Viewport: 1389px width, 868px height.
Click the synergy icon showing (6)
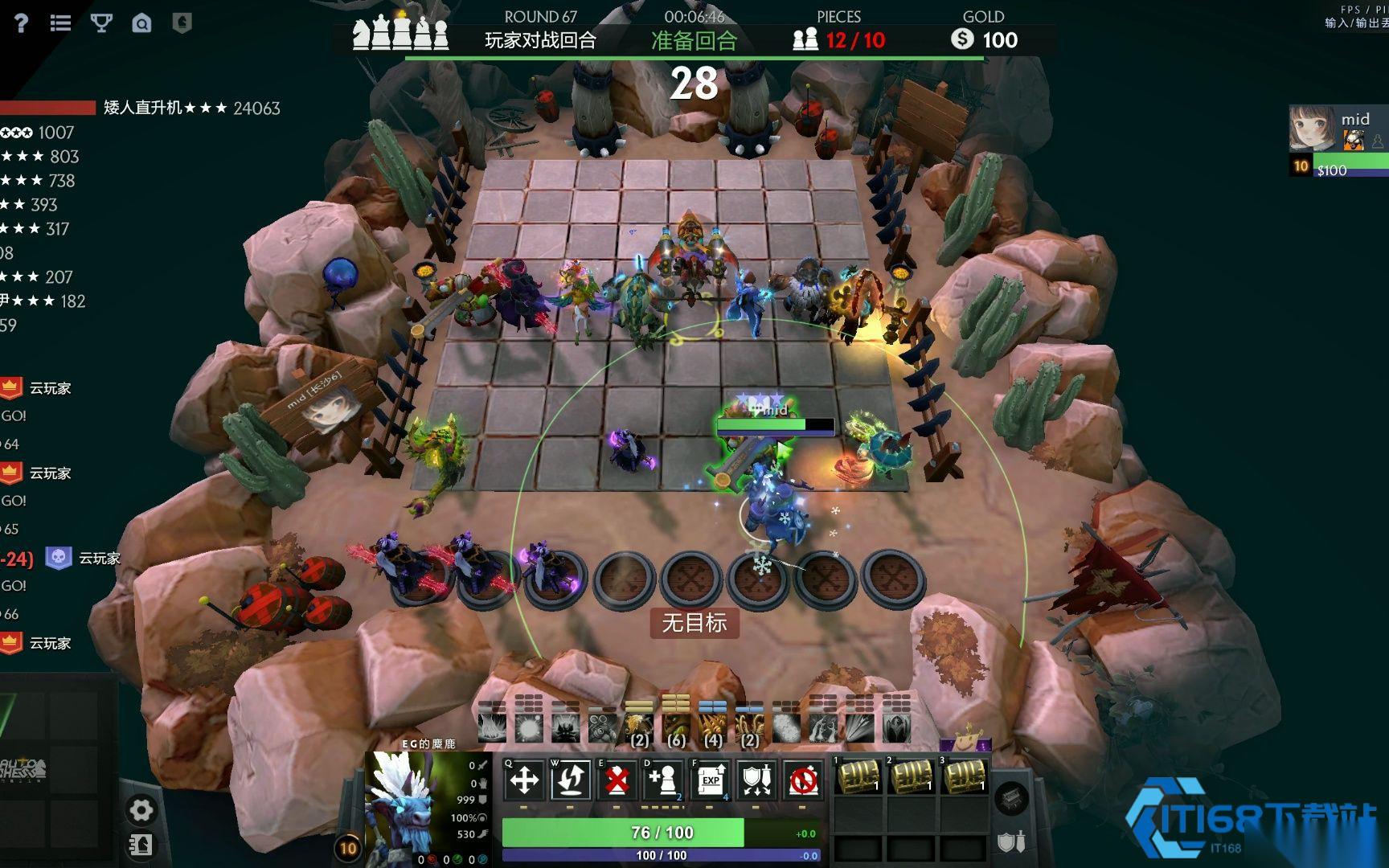pos(676,727)
